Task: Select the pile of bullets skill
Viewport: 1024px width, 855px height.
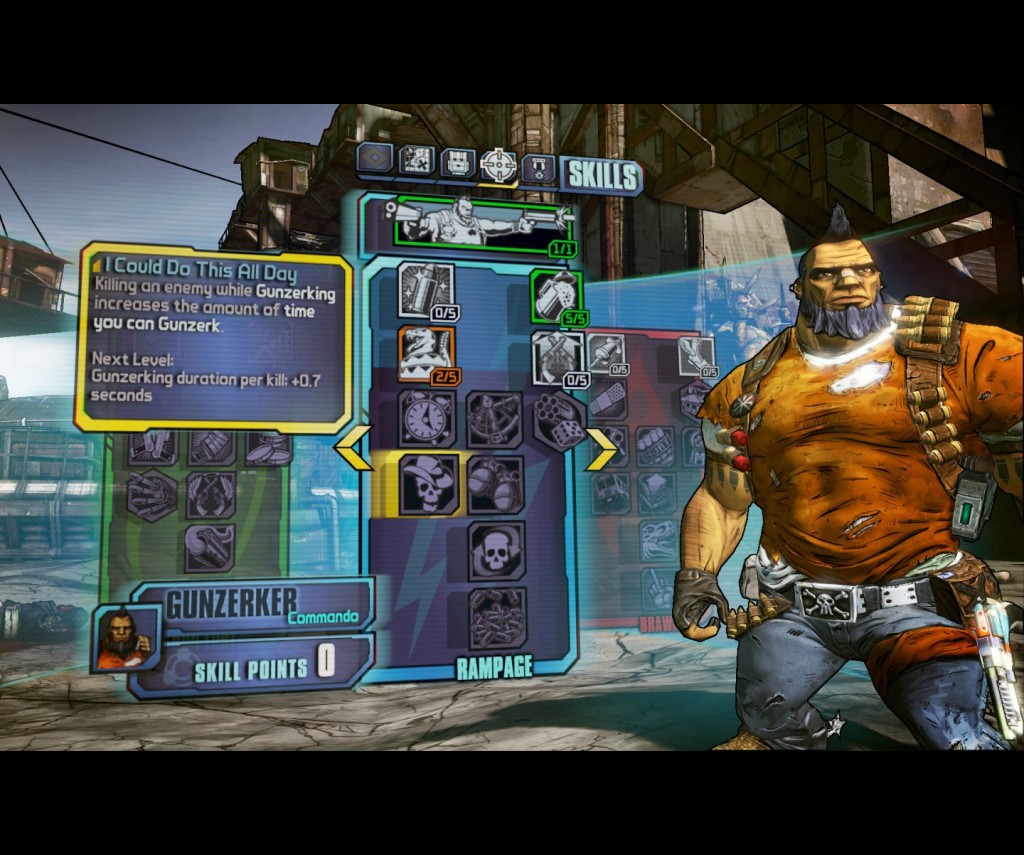Action: point(496,616)
